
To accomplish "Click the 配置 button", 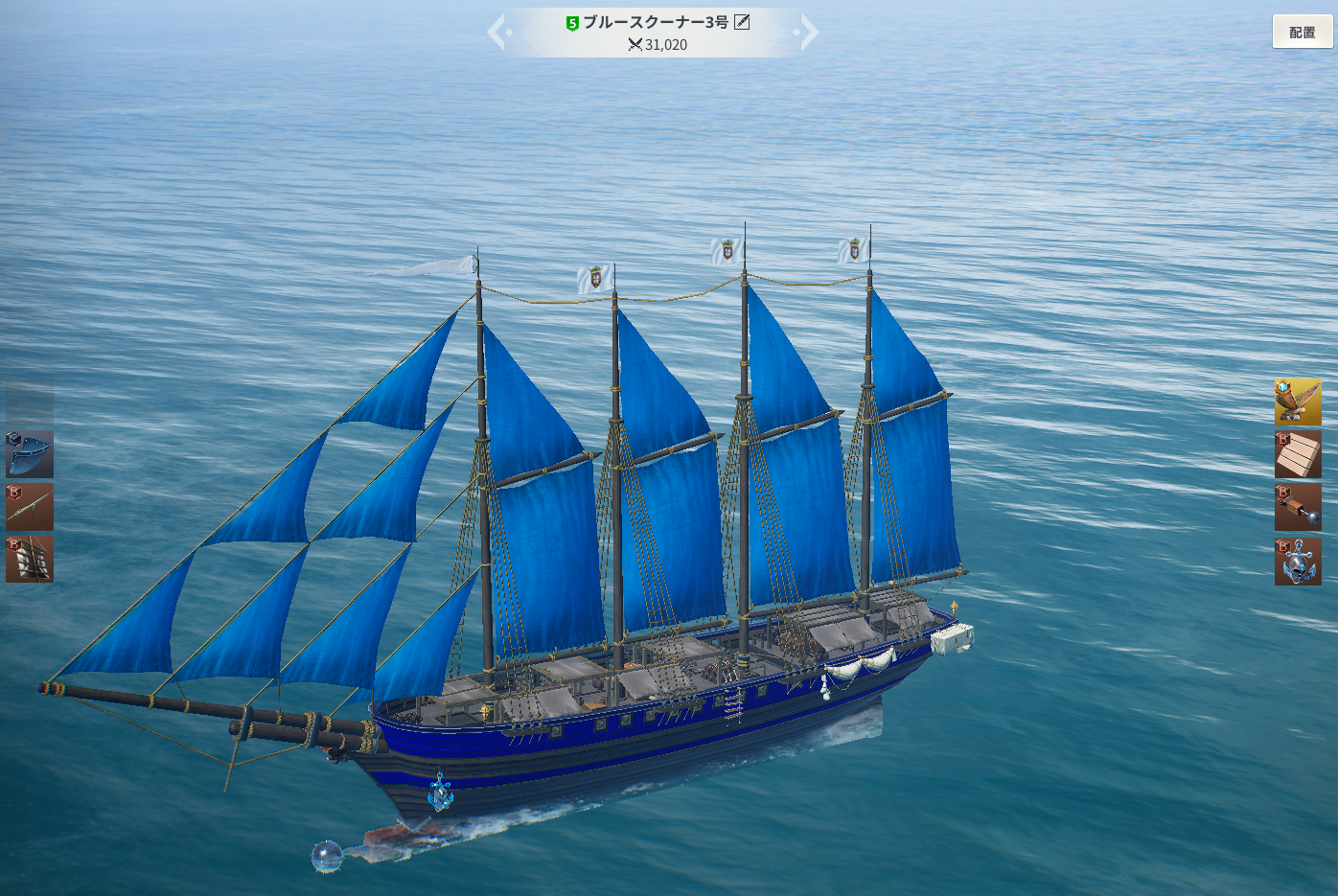I will point(1302,32).
